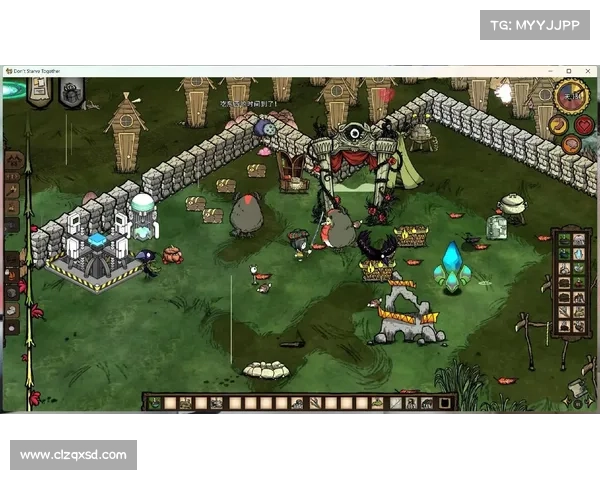Screen dimensions: 600x480
Task: Close the Don't Starve Together window
Action: point(587,71)
